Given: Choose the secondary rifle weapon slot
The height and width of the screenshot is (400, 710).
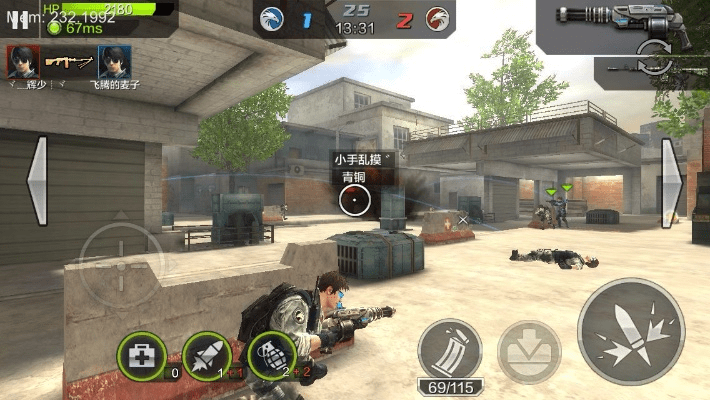Looking at the screenshot, I should pyautogui.click(x=651, y=70).
